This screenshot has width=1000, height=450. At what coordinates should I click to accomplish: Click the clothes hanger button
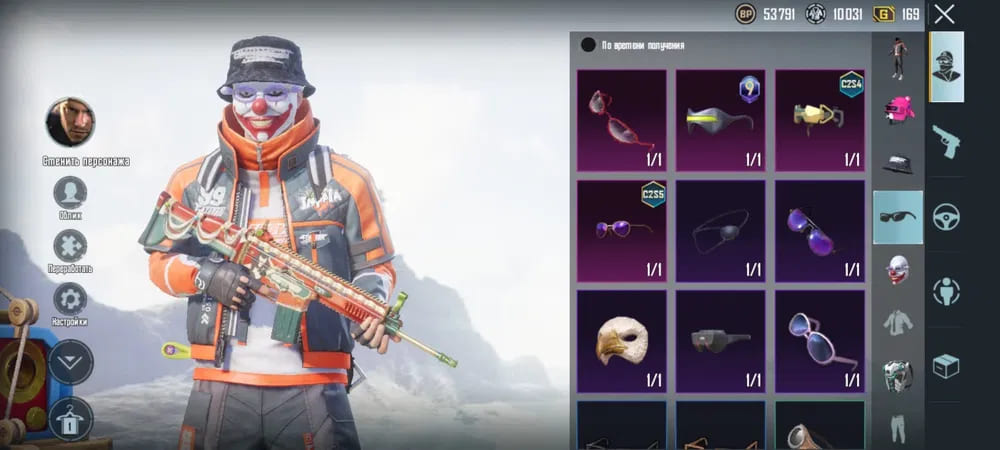coord(71,419)
